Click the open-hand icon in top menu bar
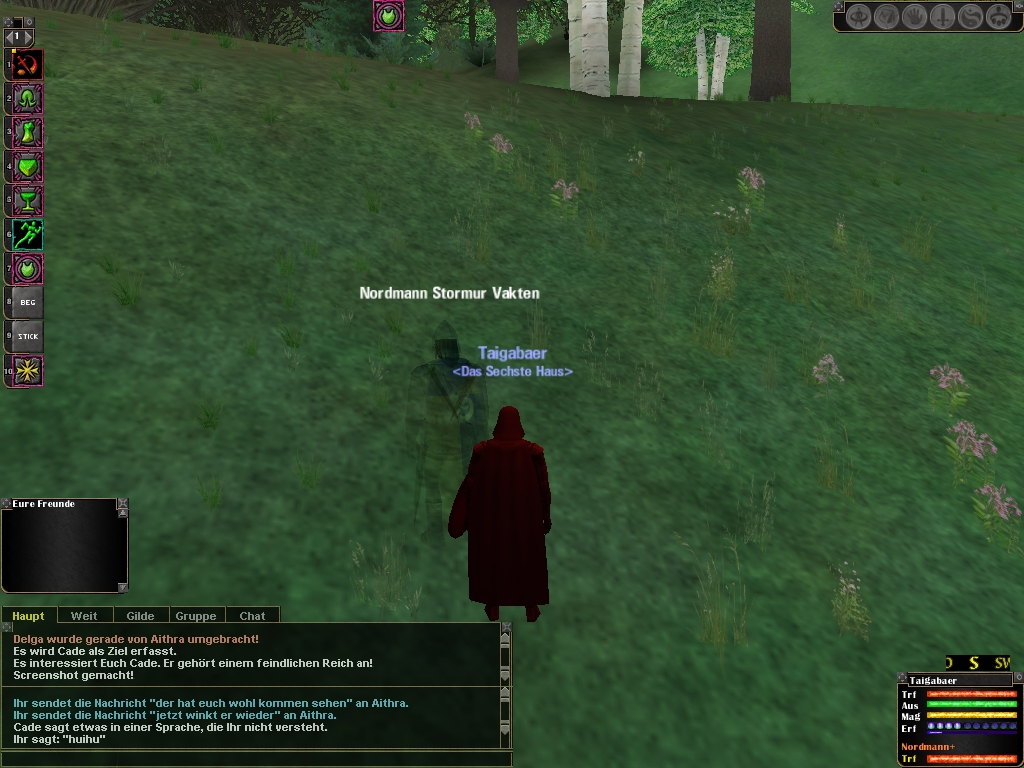 [x=915, y=17]
